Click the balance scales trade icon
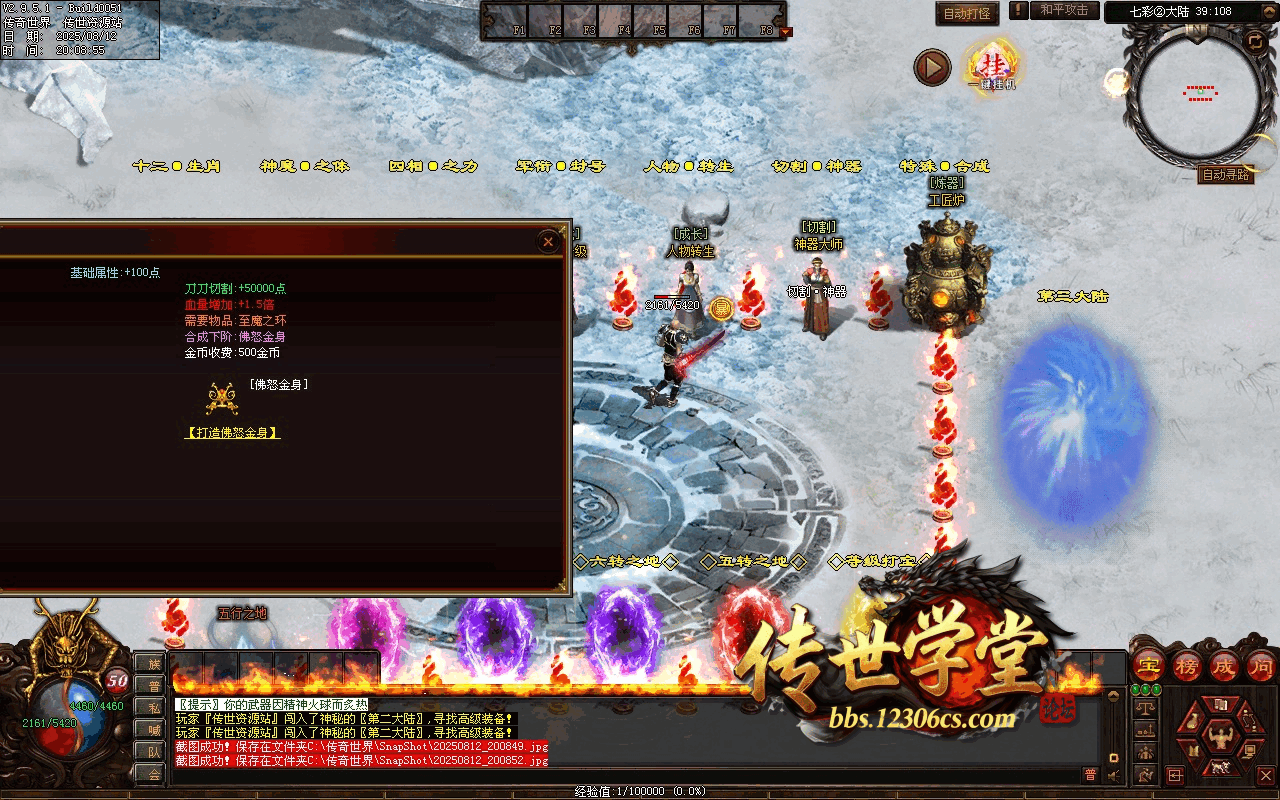The height and width of the screenshot is (800, 1280). 1146,706
